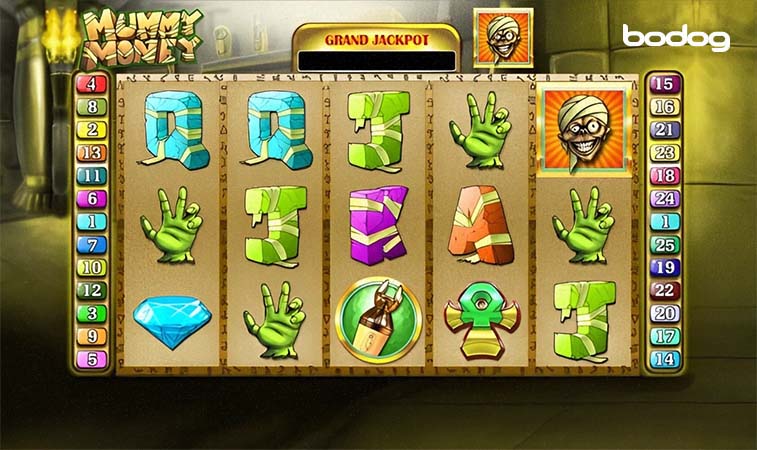Select payline 15 indicator

tap(665, 85)
